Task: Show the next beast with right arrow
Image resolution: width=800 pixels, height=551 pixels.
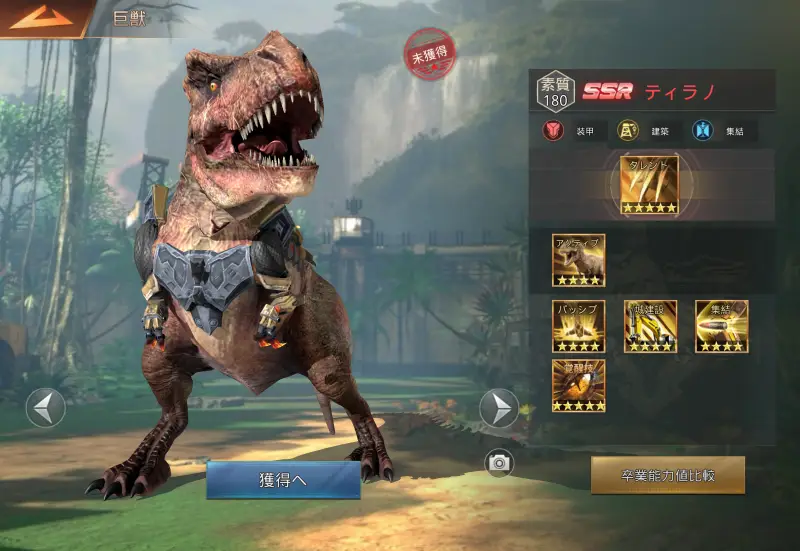Action: click(x=499, y=408)
